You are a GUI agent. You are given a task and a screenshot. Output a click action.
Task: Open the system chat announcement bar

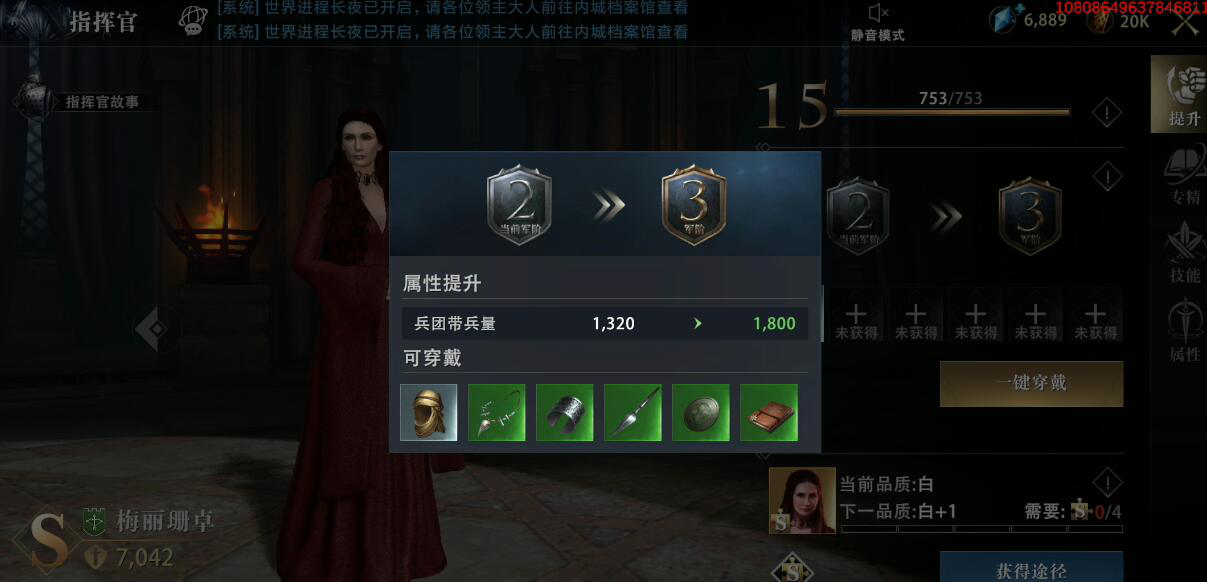[450, 20]
